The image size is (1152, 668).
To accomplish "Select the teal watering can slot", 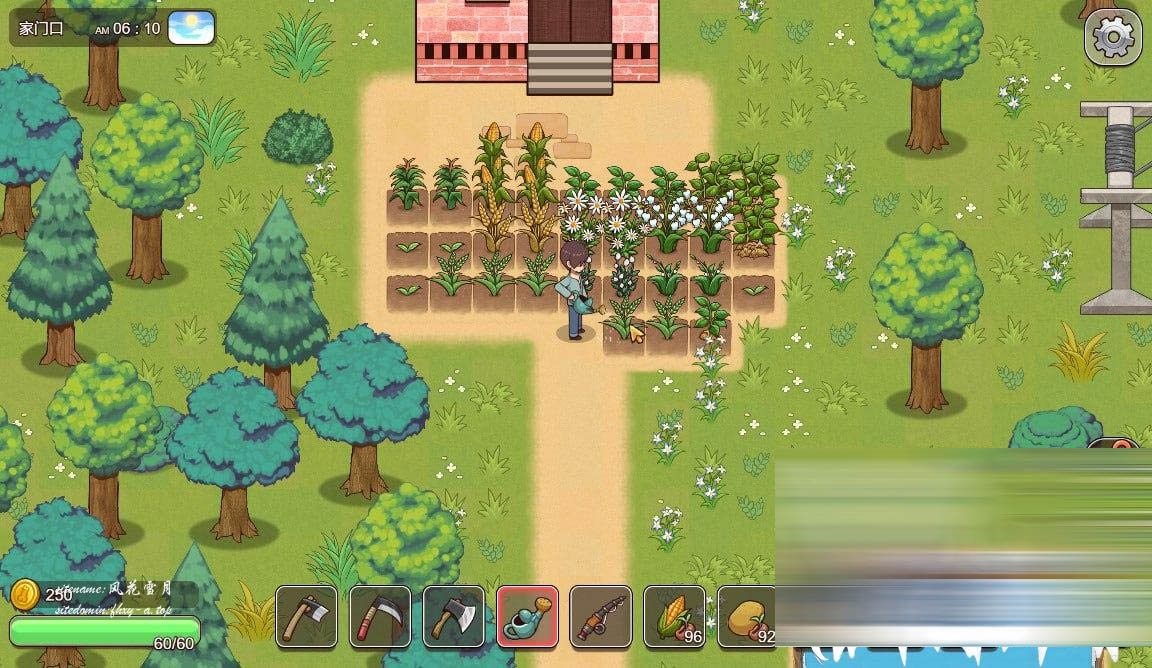I will pos(527,616).
